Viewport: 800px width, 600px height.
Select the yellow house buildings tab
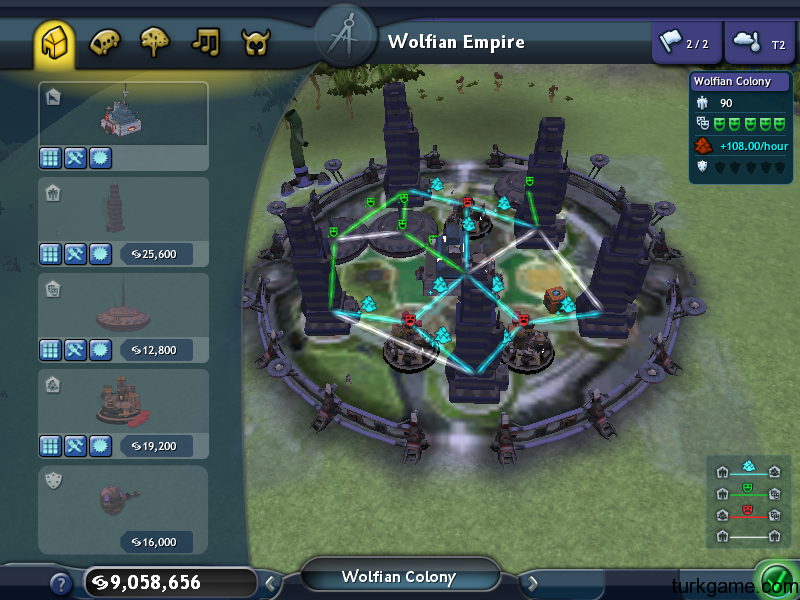click(54, 43)
